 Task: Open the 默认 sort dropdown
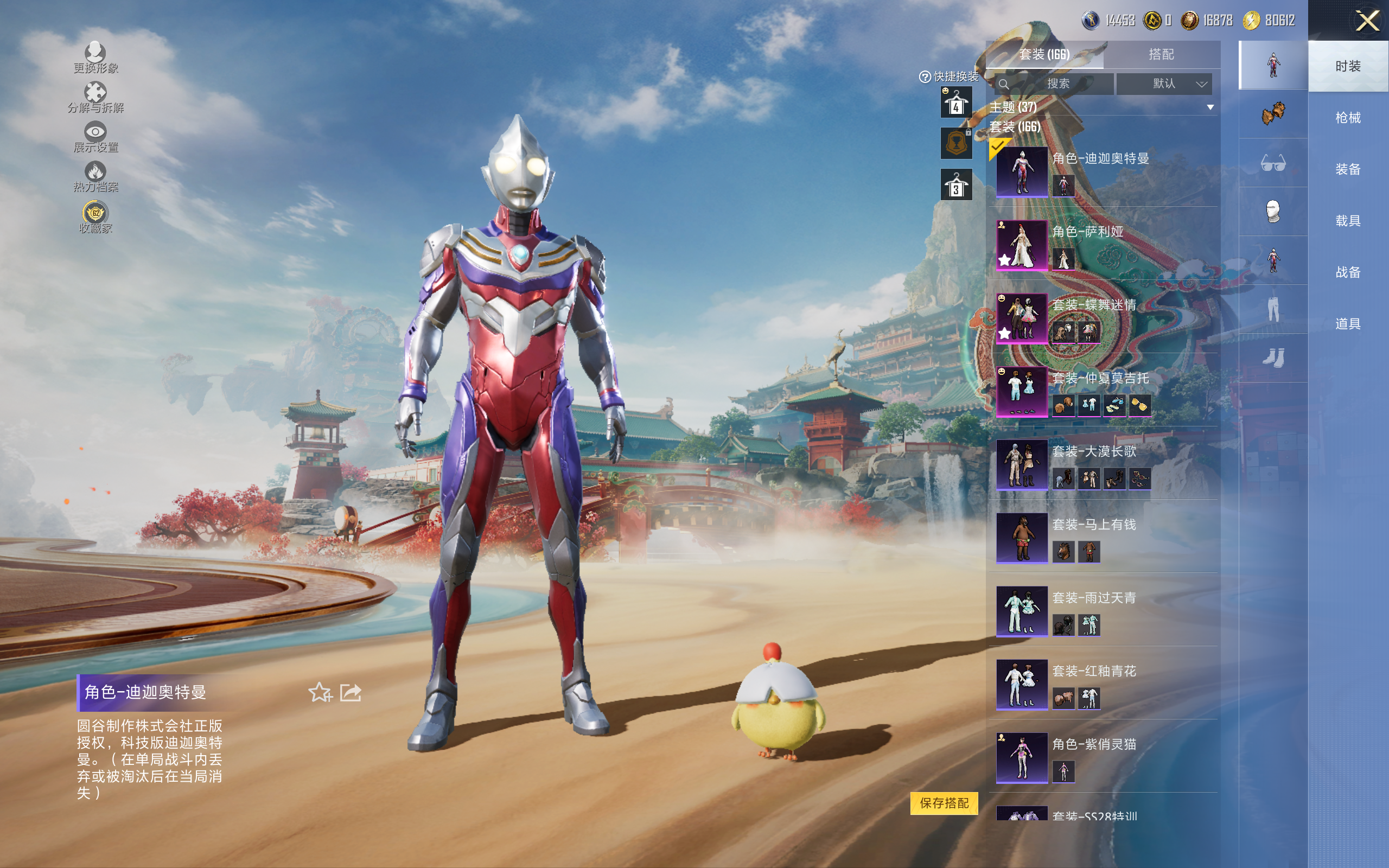pos(1164,84)
